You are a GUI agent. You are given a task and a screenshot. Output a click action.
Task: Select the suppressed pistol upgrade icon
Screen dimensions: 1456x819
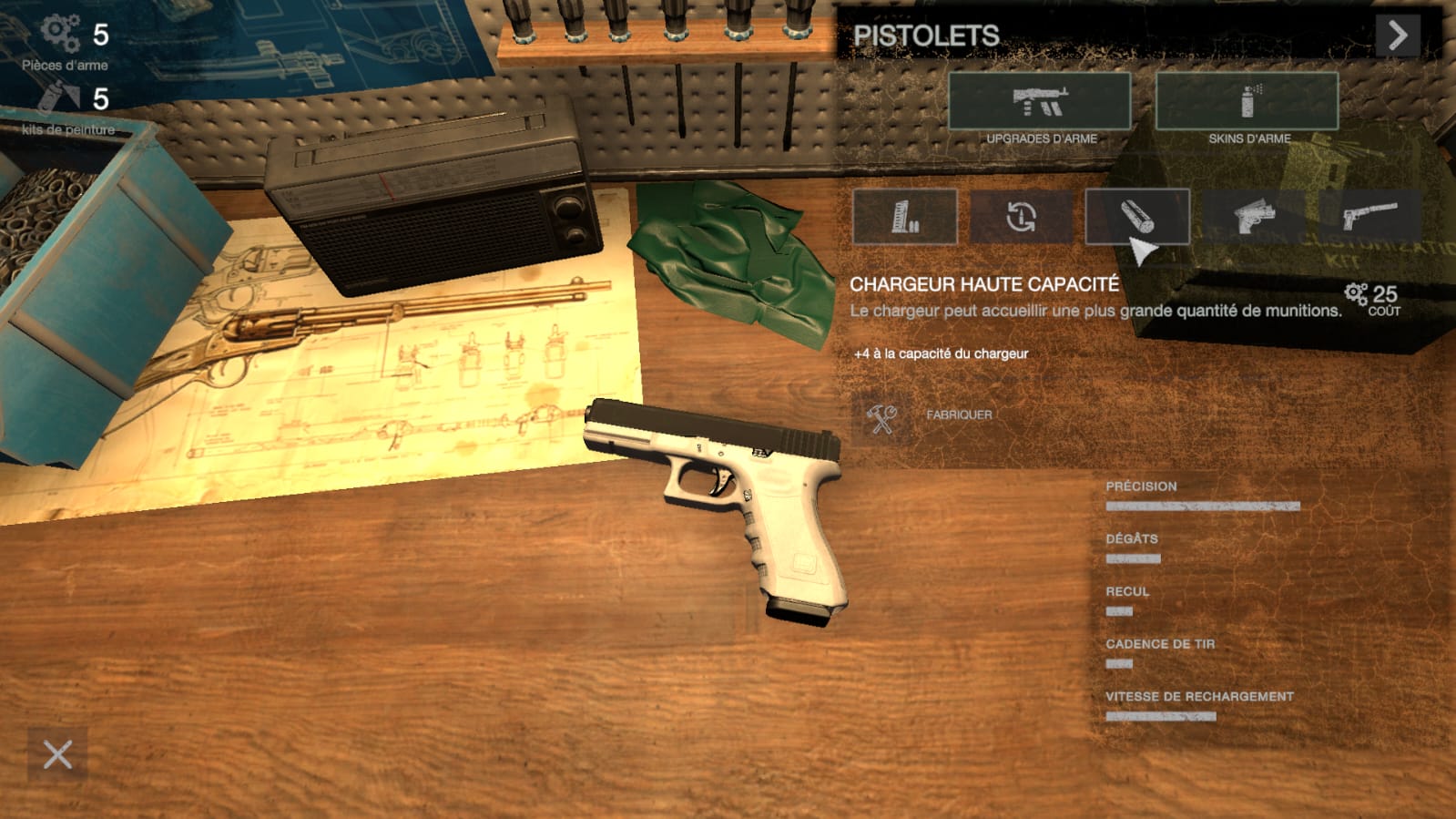tap(1369, 217)
